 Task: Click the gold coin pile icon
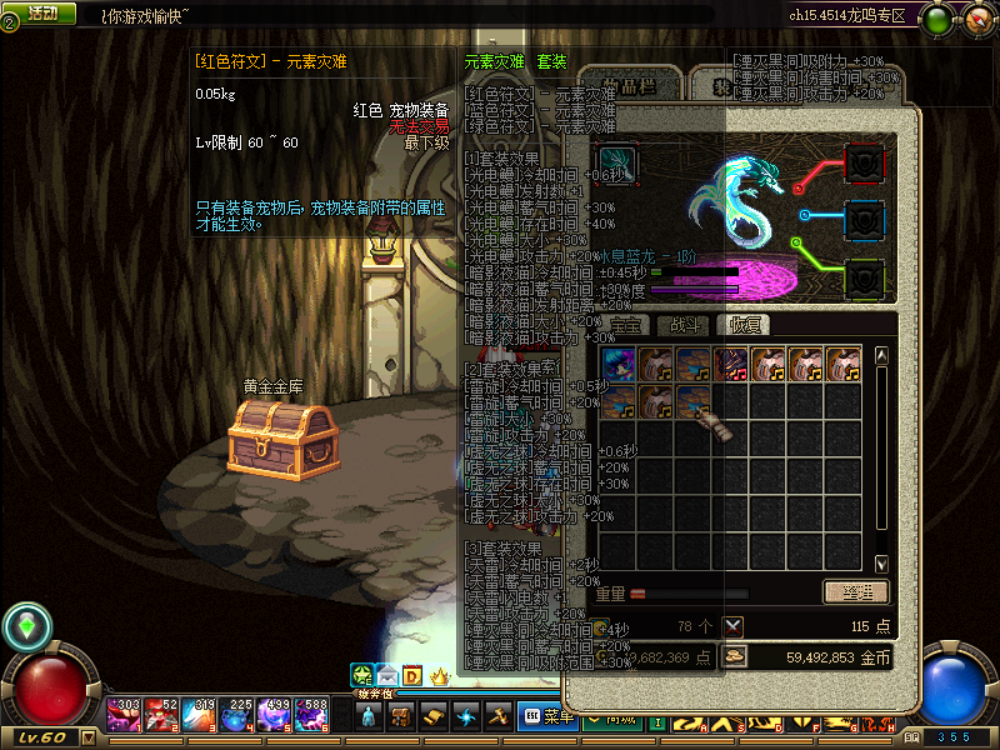coord(735,657)
